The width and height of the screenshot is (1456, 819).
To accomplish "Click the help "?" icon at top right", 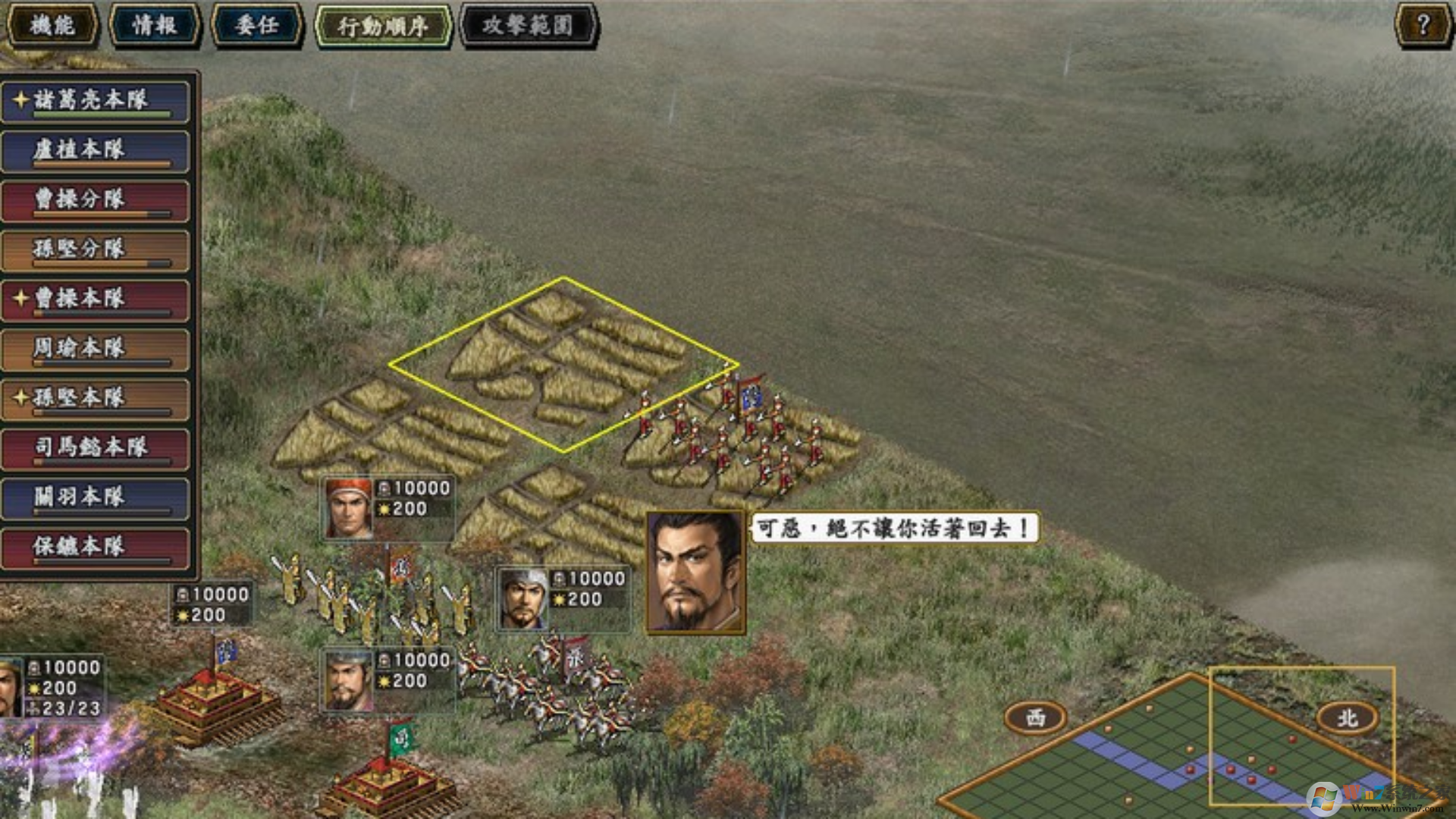I will 1424,23.
